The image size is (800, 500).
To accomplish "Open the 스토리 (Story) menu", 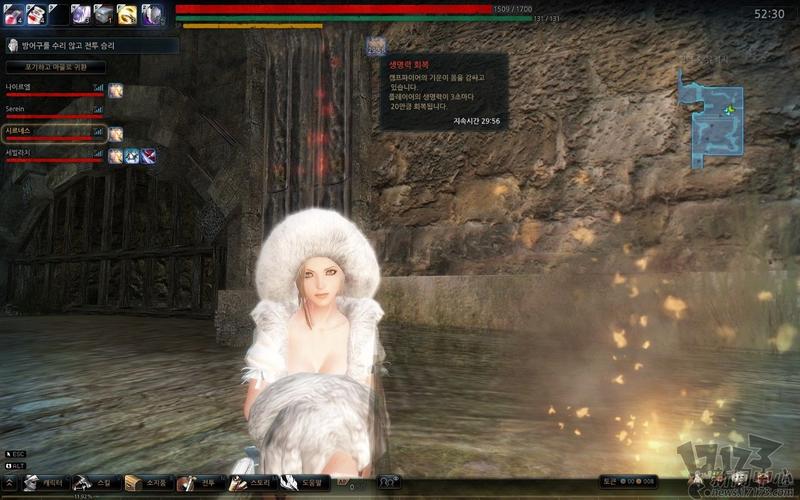I will click(x=250, y=483).
